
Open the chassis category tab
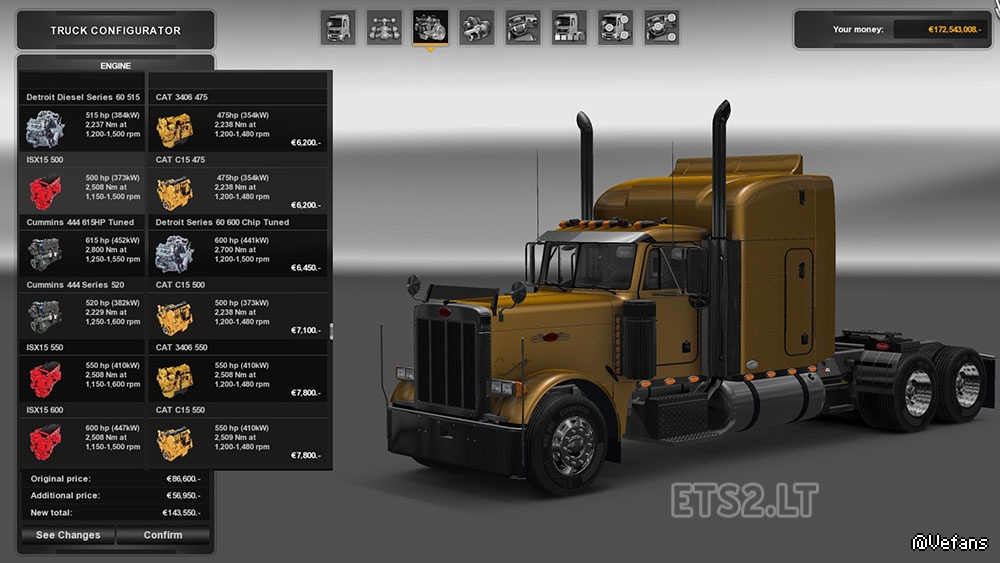(384, 28)
